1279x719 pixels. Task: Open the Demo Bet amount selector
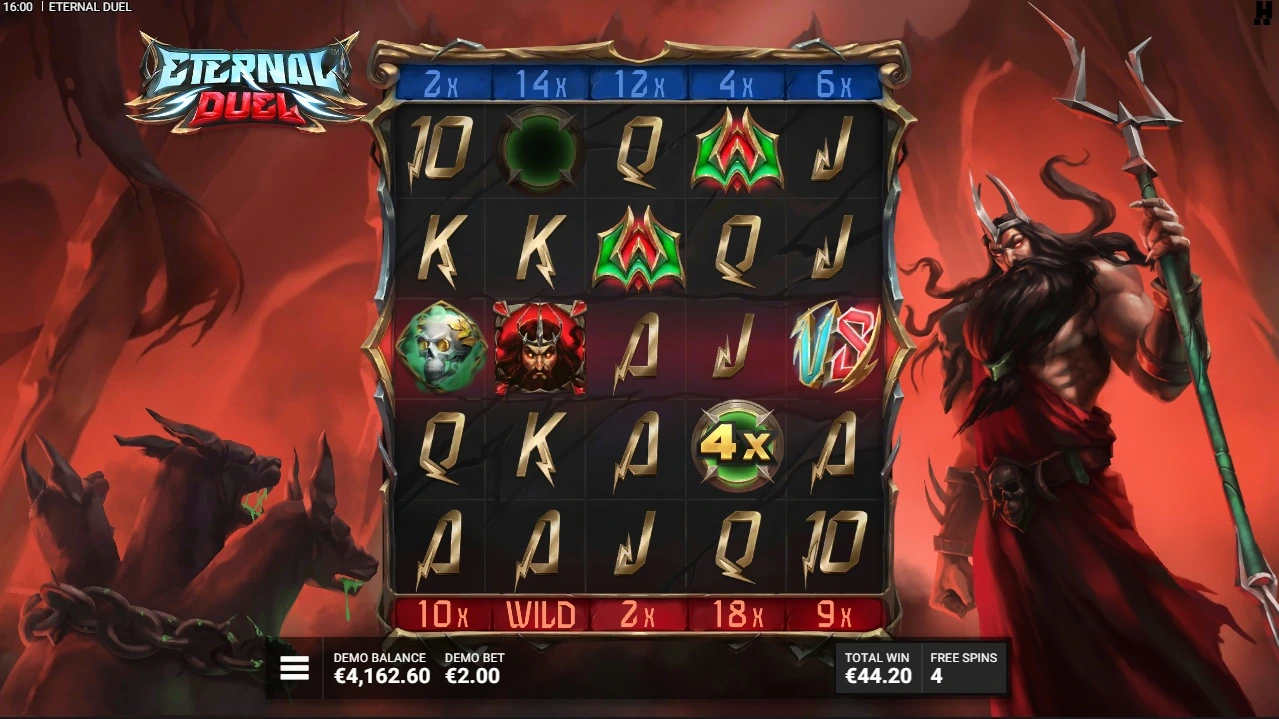473,669
